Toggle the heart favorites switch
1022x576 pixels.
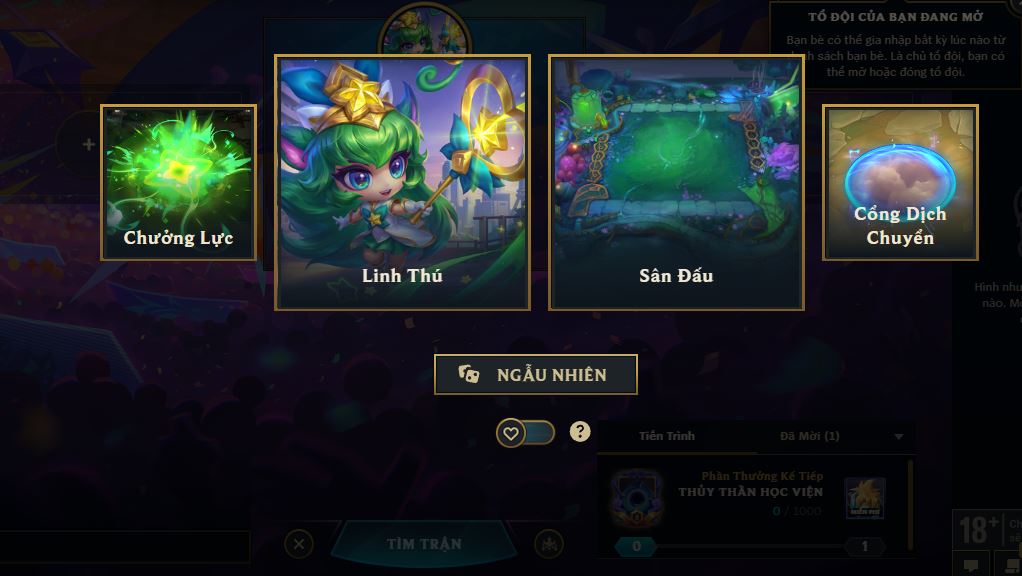tap(526, 433)
